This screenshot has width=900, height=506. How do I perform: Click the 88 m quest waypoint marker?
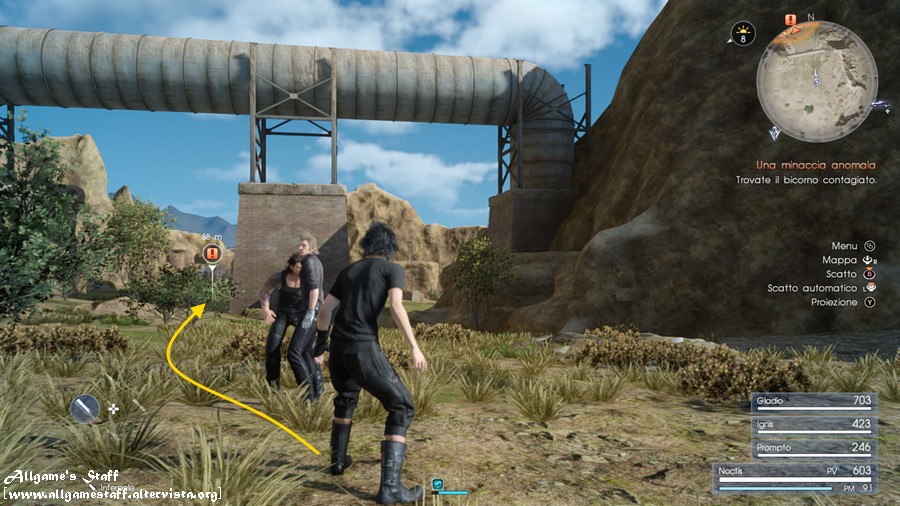click(x=211, y=254)
